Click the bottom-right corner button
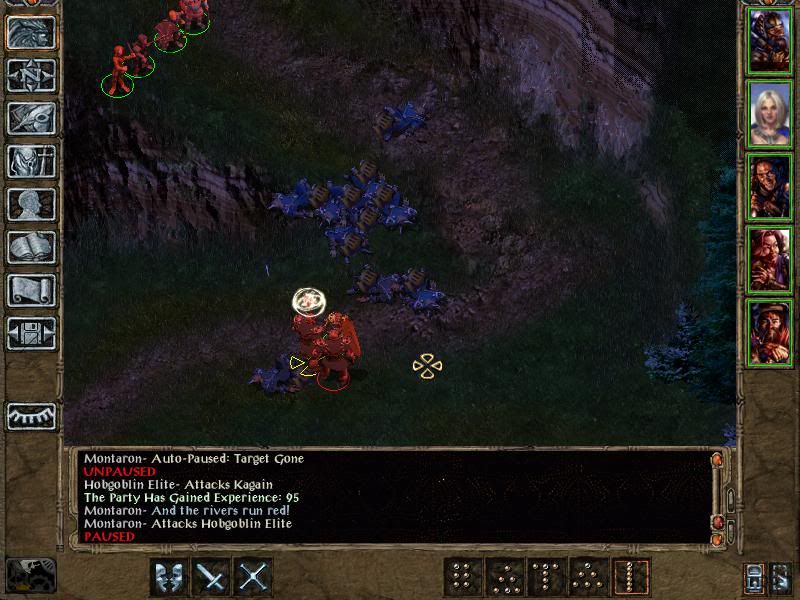 click(781, 577)
